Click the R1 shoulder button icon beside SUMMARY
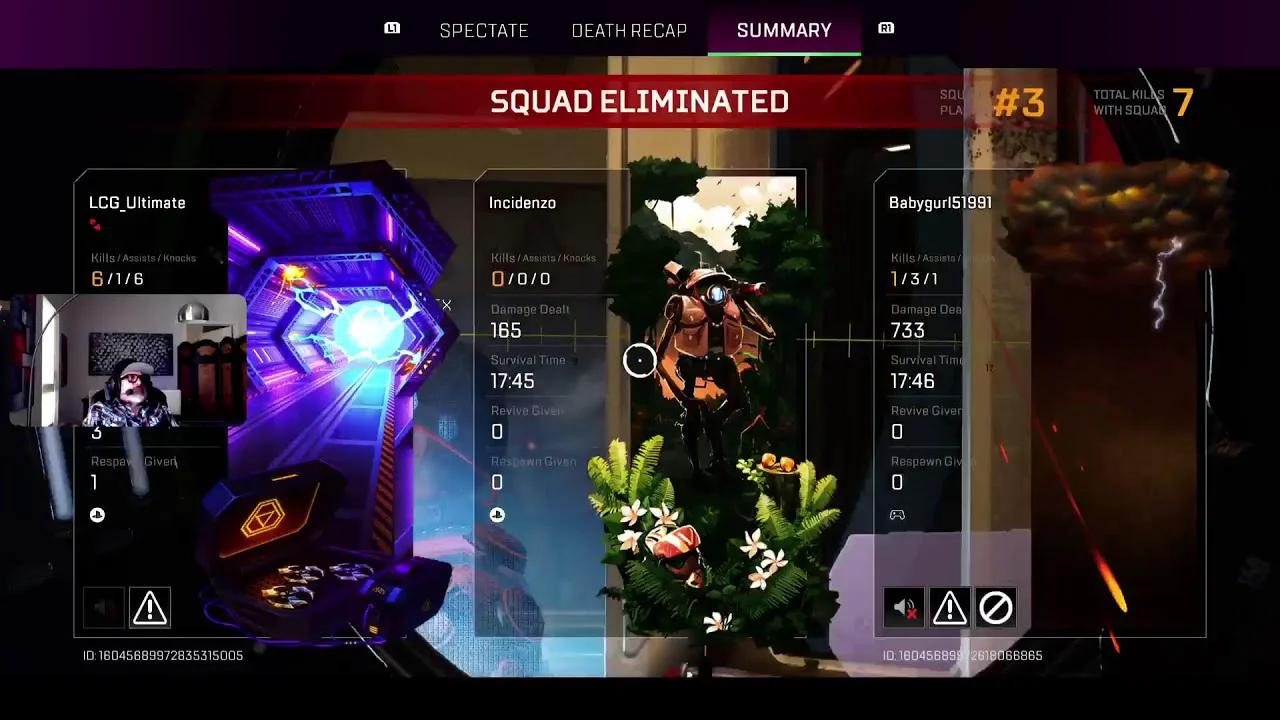Viewport: 1280px width, 720px height. click(885, 28)
